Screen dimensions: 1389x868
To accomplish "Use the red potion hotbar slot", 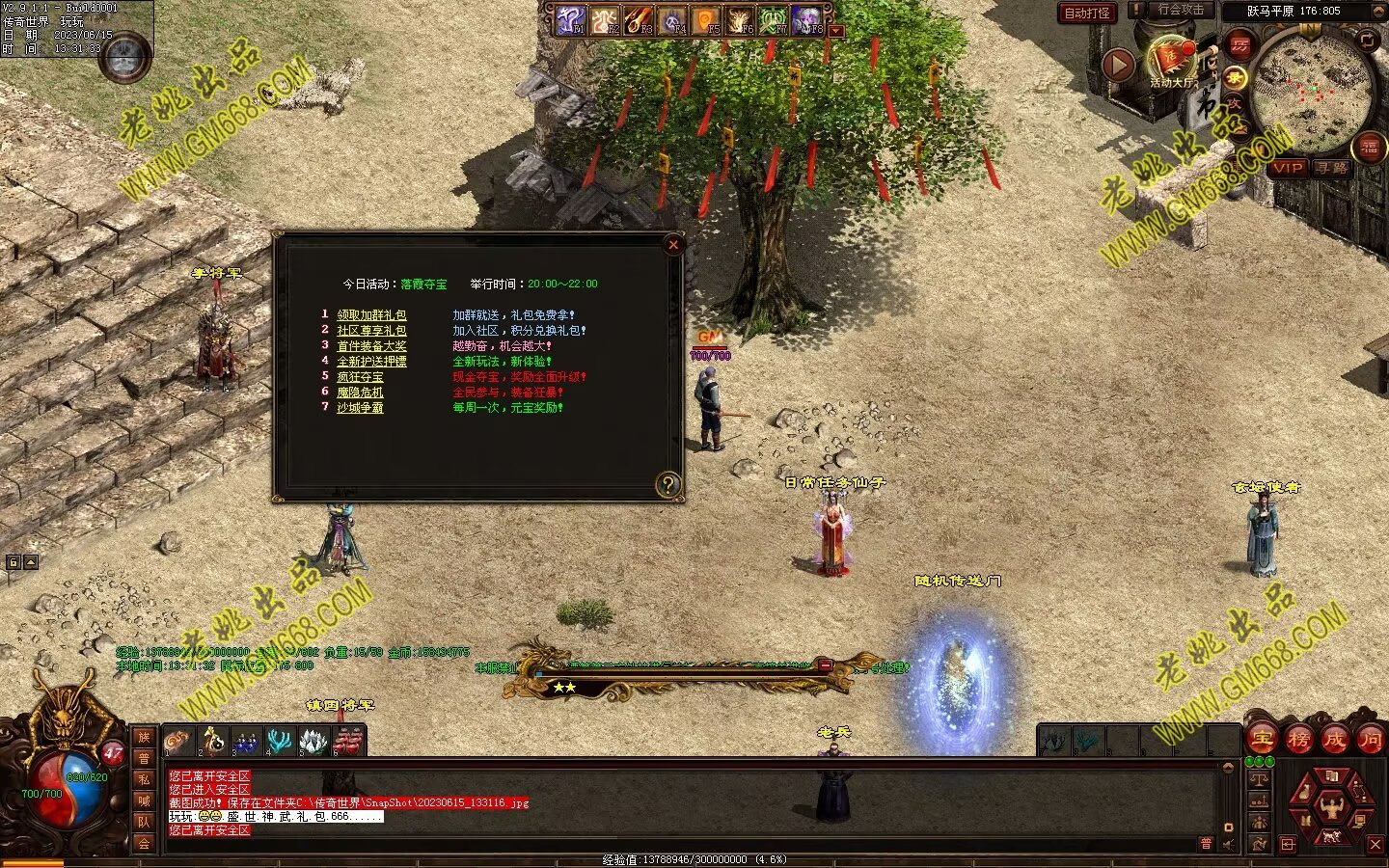I will pos(348,743).
